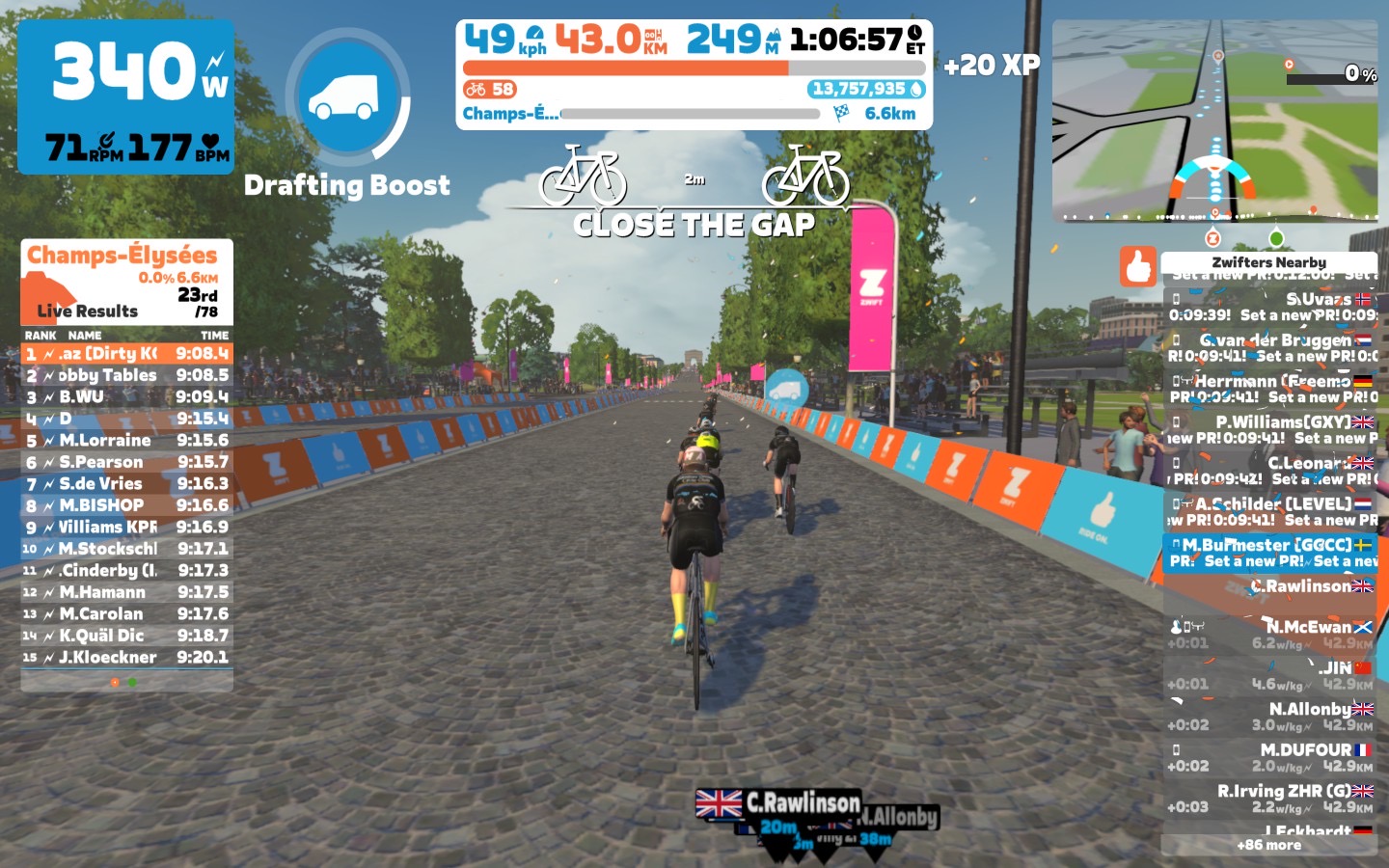Click M.Lorraine in the live results
The image size is (1389, 868).
point(126,440)
